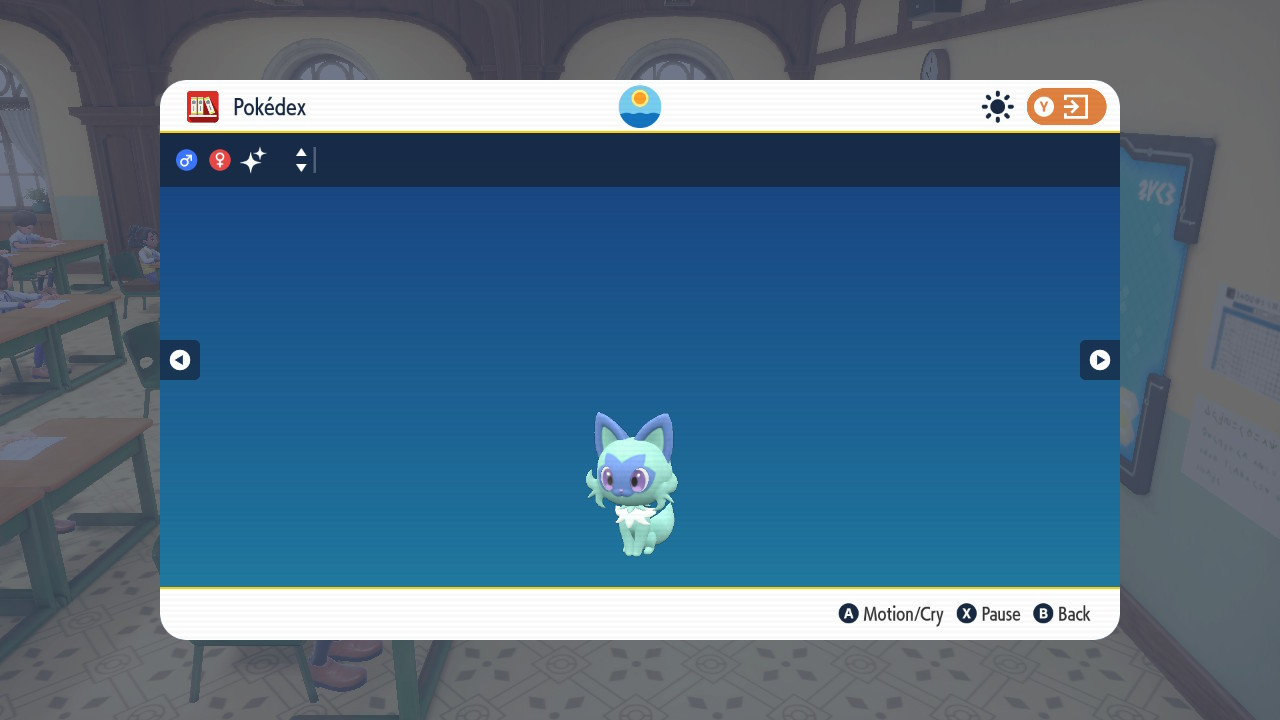Select the female gender symbol
Screen dimensions: 1280x720
click(x=219, y=160)
